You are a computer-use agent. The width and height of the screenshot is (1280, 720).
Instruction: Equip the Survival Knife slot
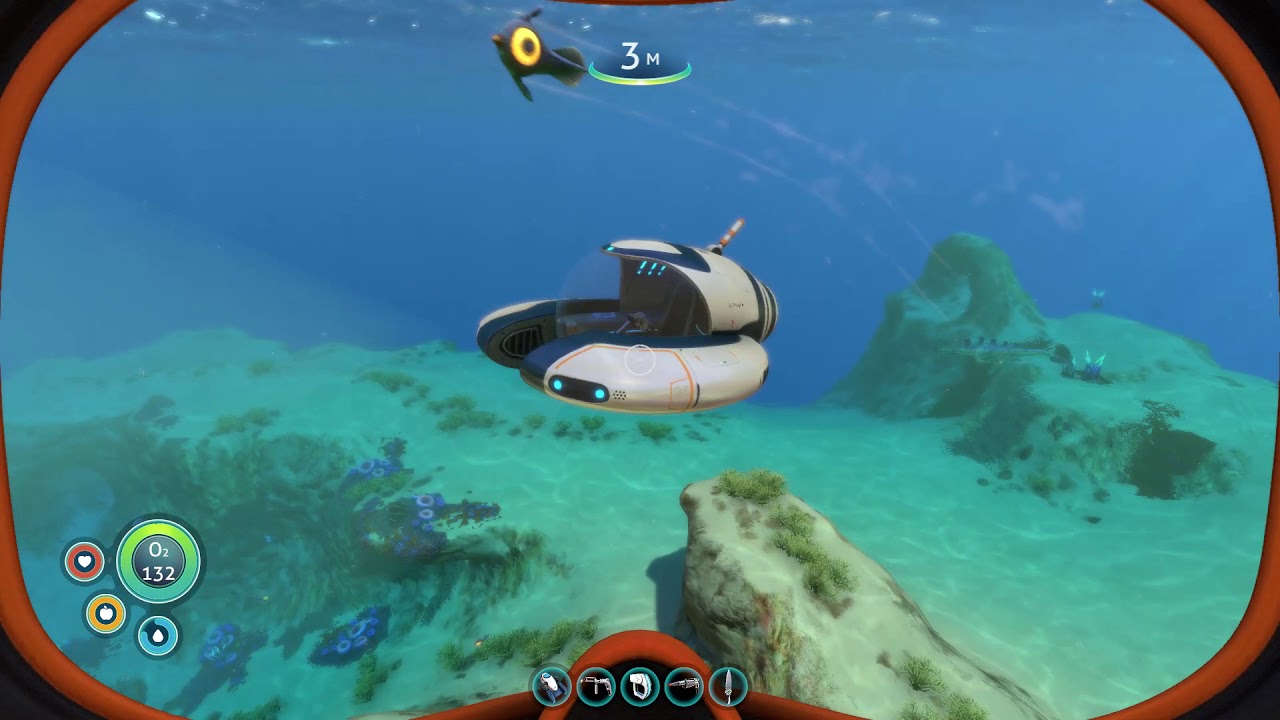pyautogui.click(x=728, y=687)
